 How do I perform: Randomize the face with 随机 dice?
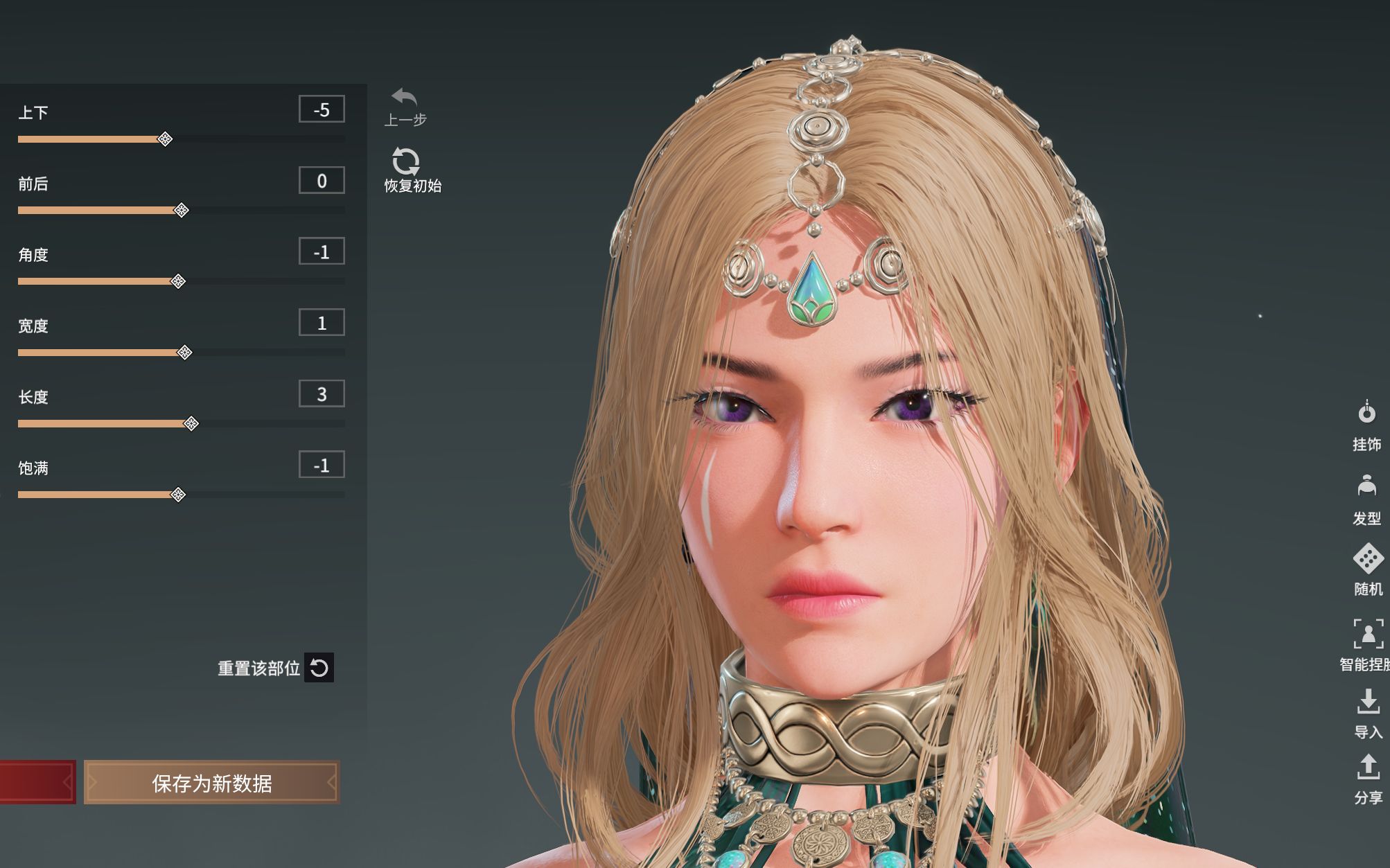pyautogui.click(x=1368, y=559)
